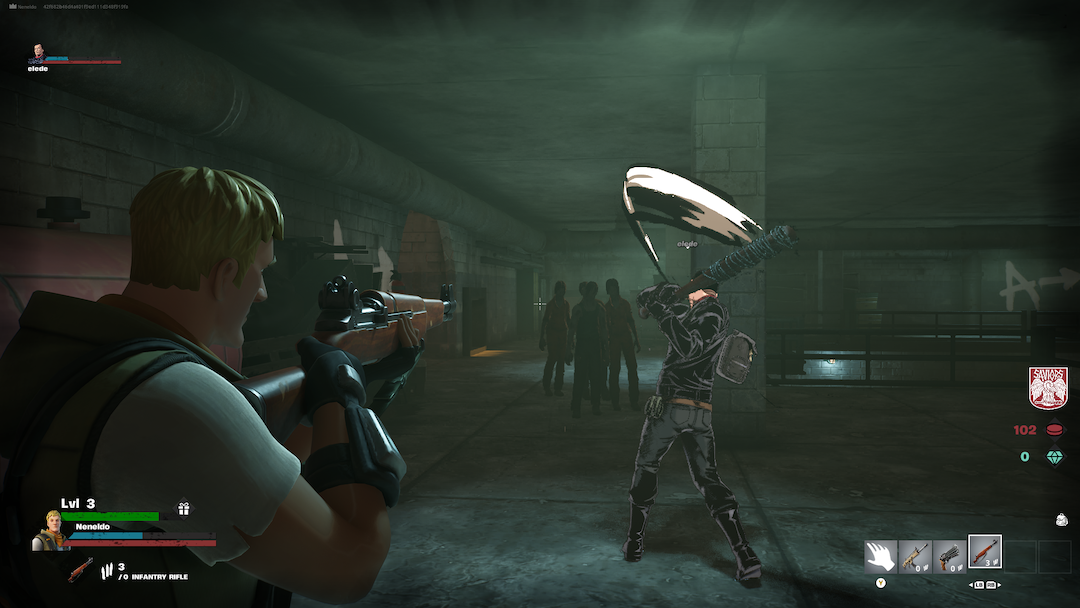1080x608 pixels.
Task: Click the red coin currency icon
Action: click(1055, 430)
